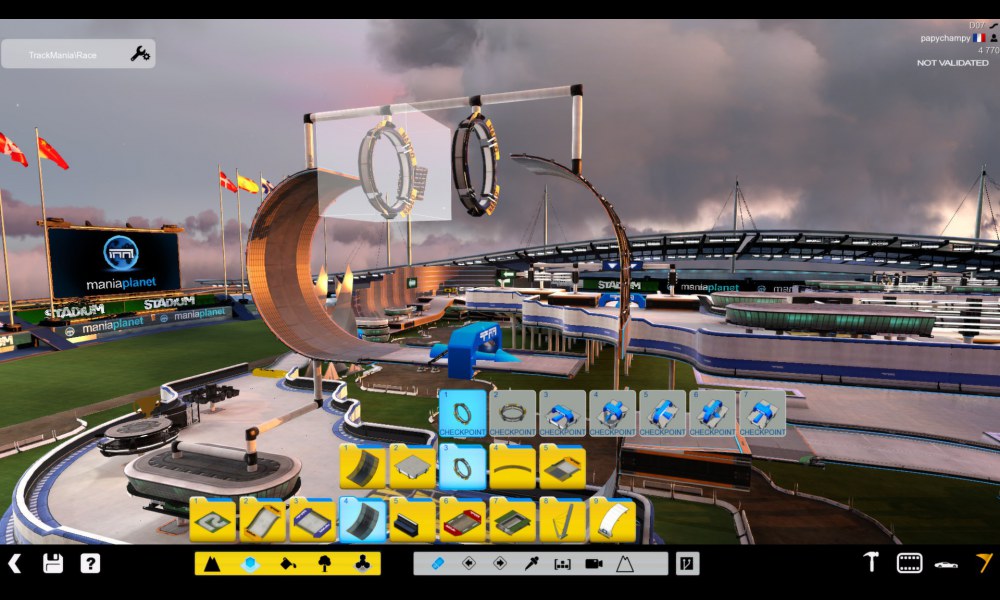This screenshot has width=1000, height=600.
Task: Open the help question mark
Action: click(90, 563)
